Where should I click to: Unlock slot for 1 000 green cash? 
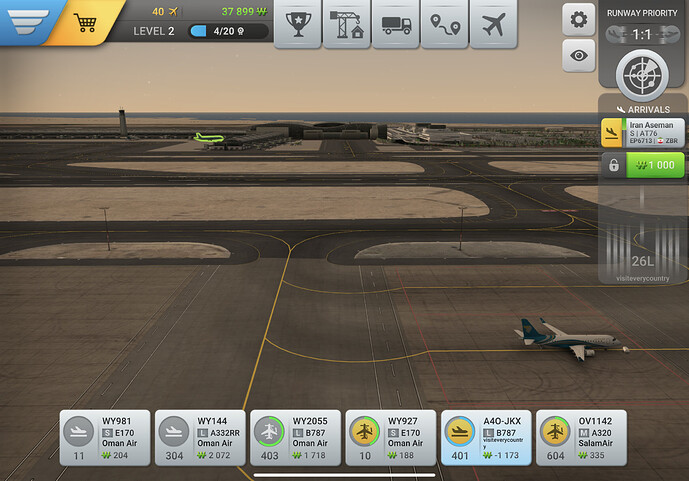point(655,166)
